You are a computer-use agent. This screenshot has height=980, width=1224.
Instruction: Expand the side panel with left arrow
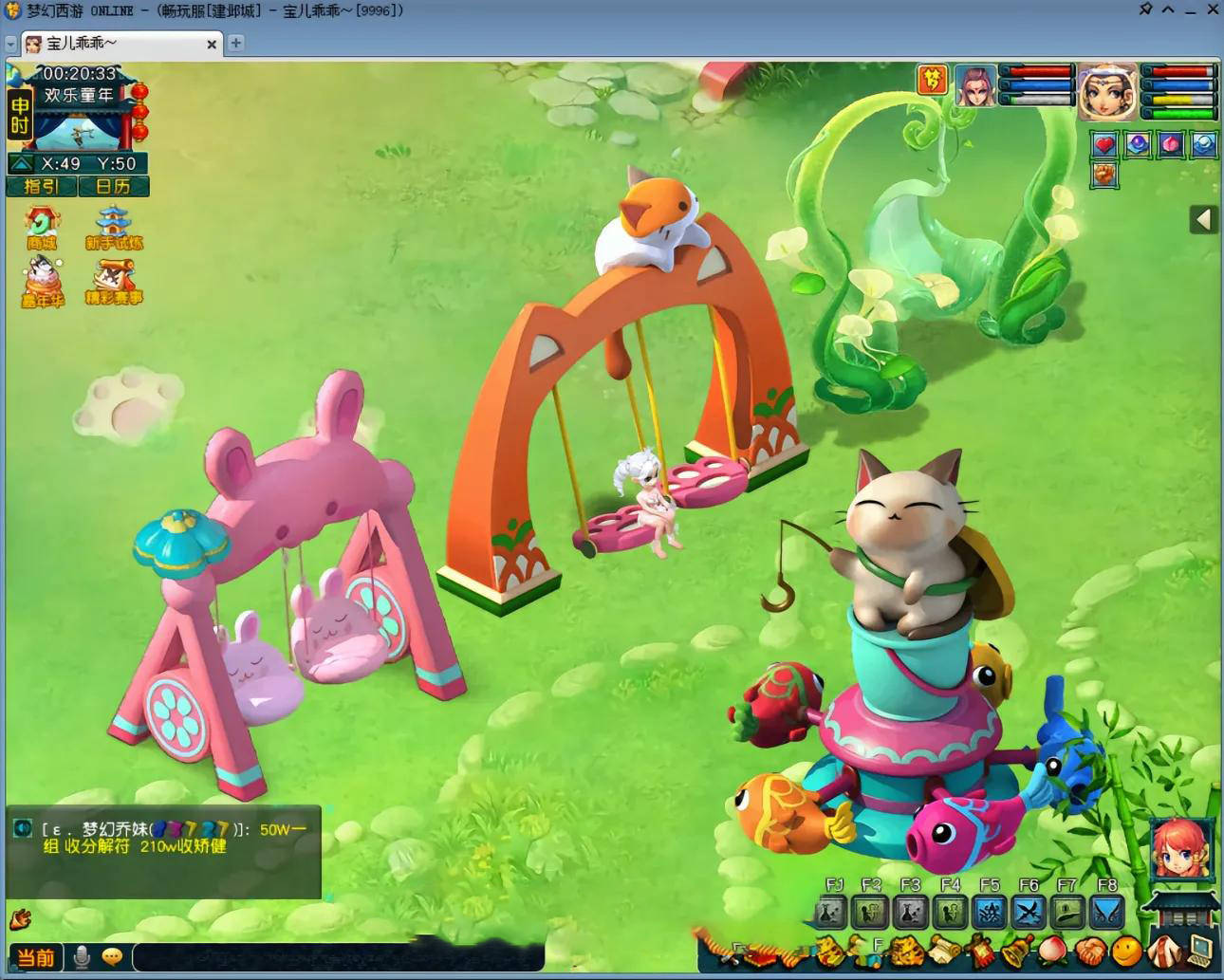(1203, 220)
